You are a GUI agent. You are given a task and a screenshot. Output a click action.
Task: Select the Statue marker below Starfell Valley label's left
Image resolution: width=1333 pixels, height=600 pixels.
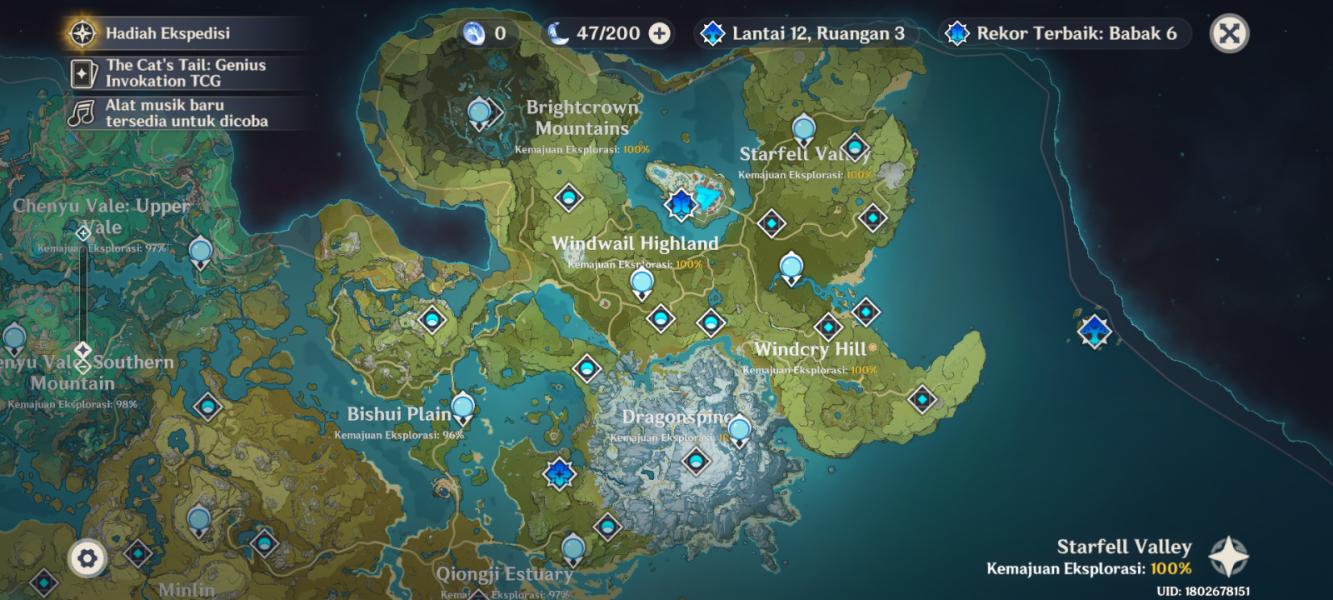point(791,267)
